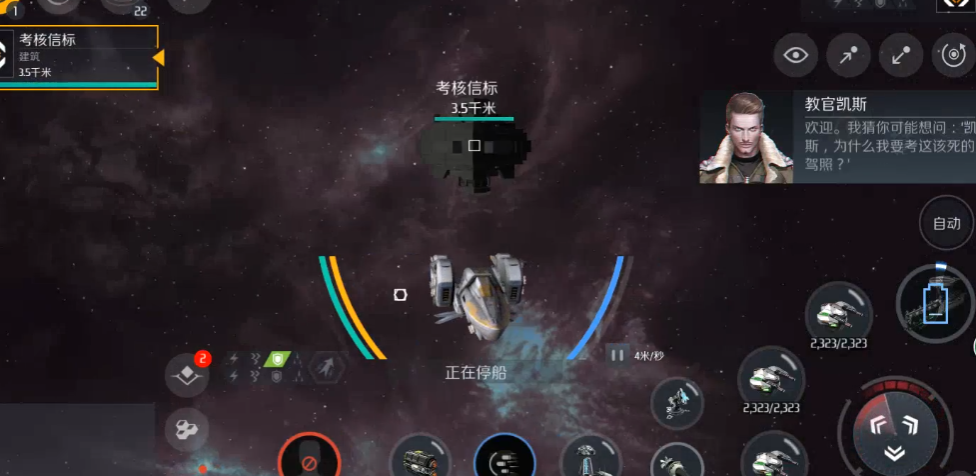Toggle the 自动 autopilot button
Screen dimensions: 976x476
point(946,223)
